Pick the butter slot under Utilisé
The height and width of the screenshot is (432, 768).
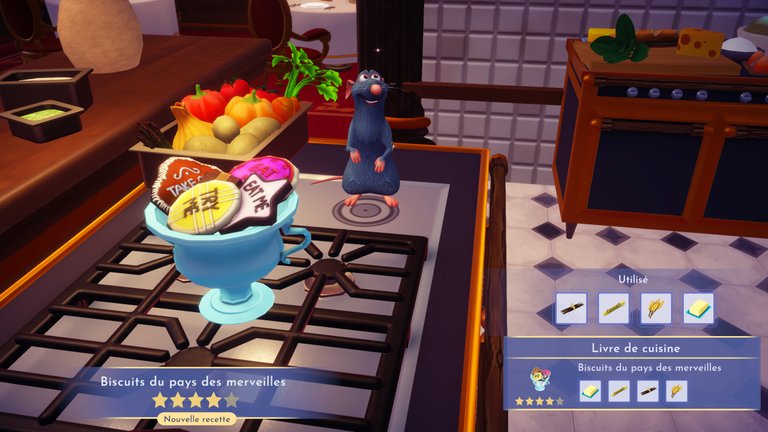pyautogui.click(x=699, y=308)
